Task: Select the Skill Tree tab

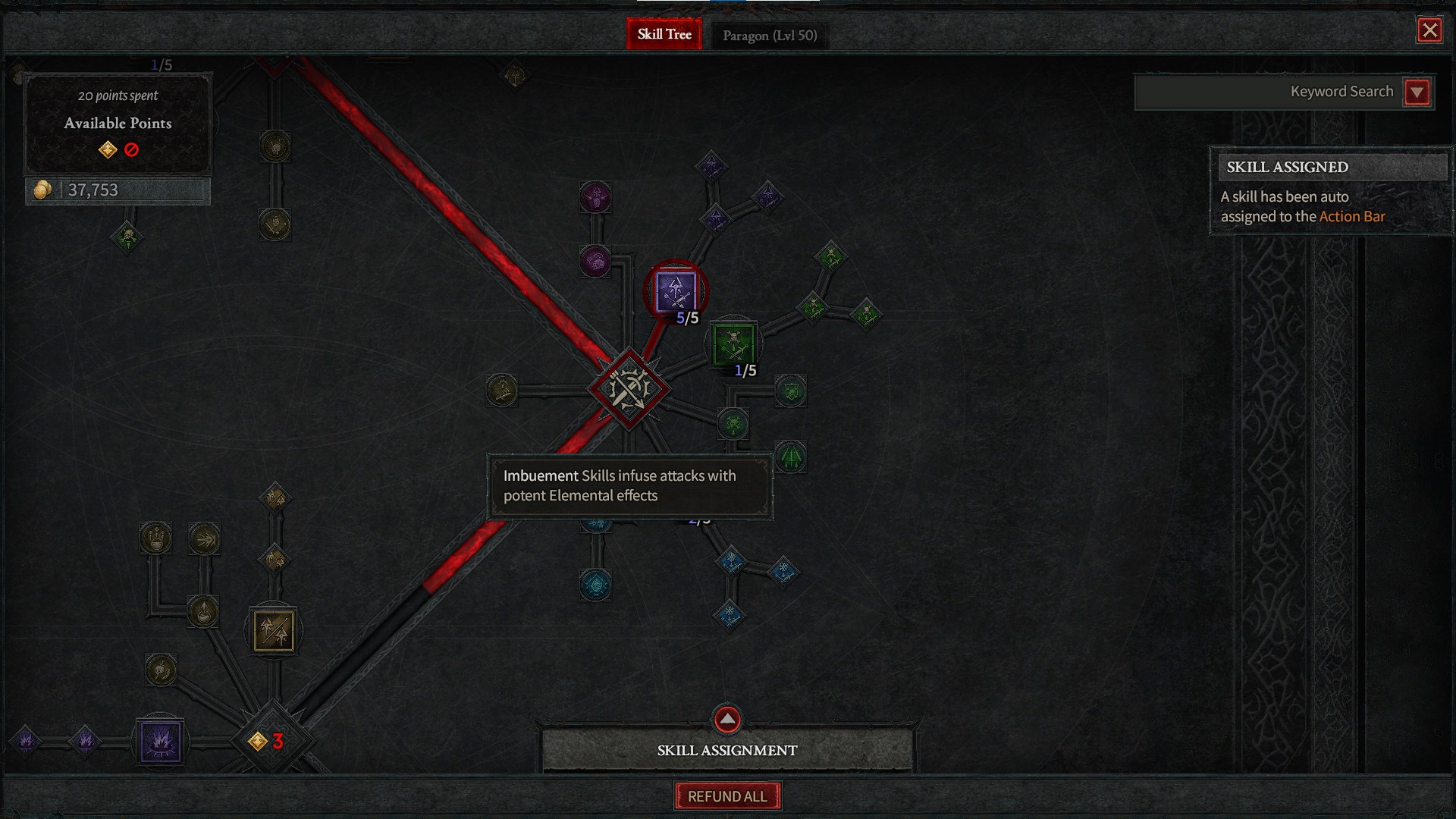Action: coord(664,34)
